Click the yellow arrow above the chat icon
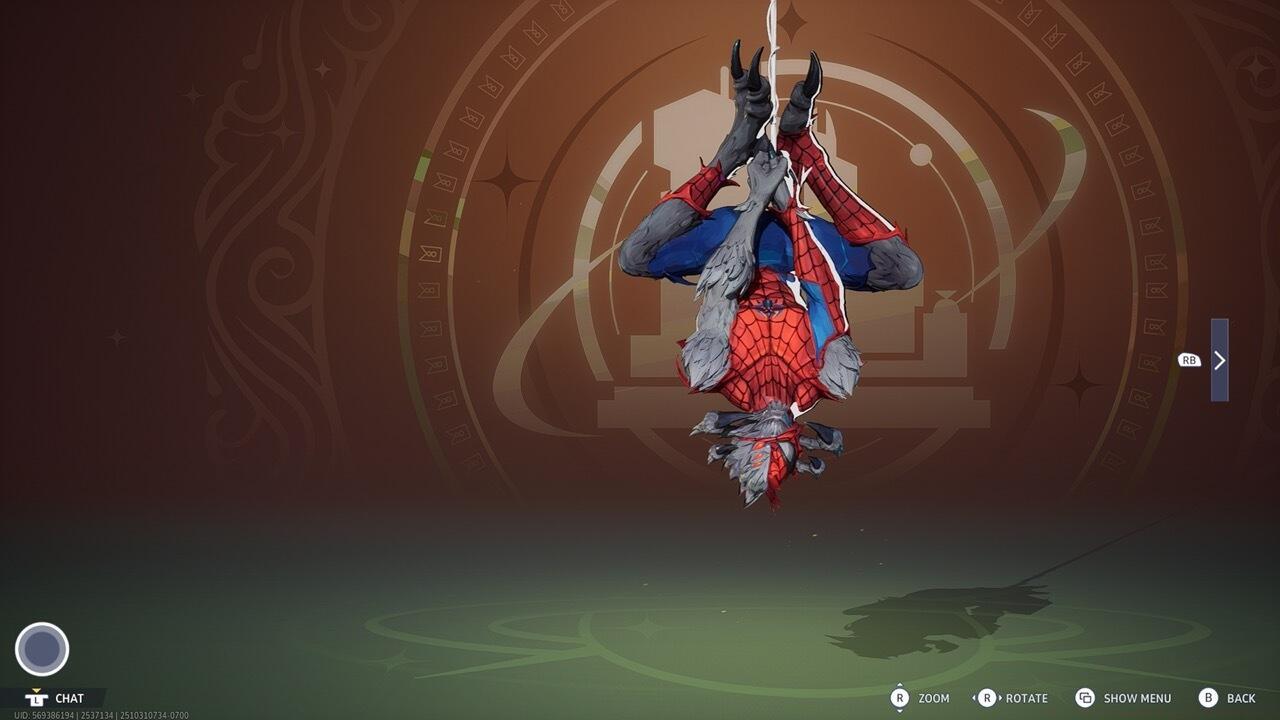1280x720 pixels. pos(36,690)
